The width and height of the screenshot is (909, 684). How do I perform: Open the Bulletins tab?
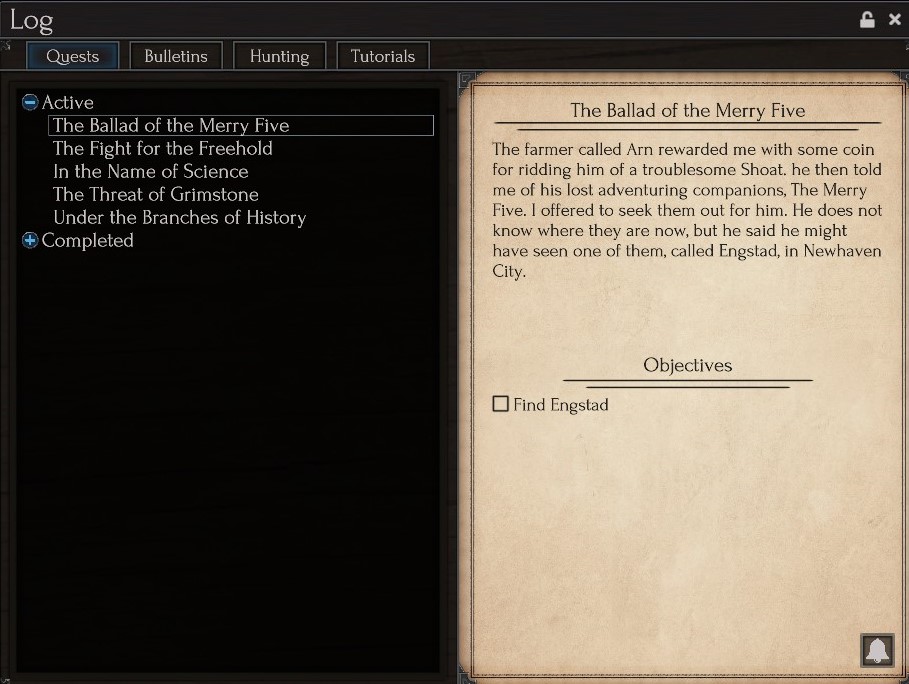[176, 56]
